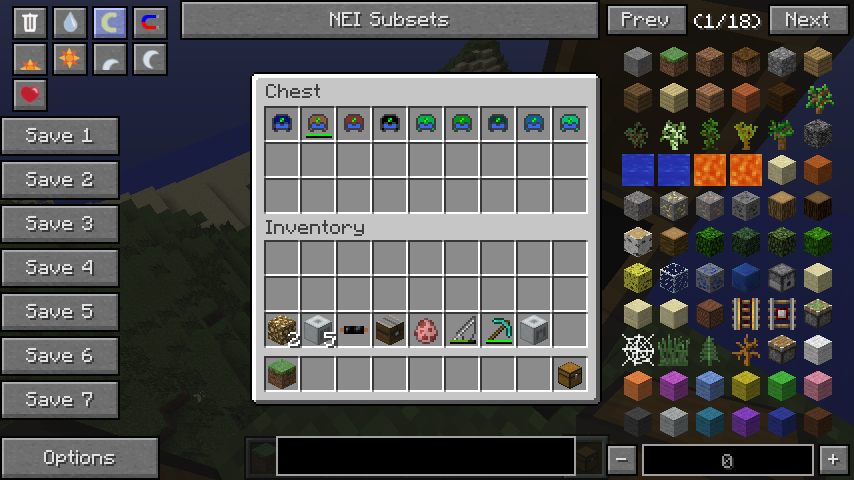
Task: Set time to noon with full sun icon
Action: pyautogui.click(x=69, y=60)
